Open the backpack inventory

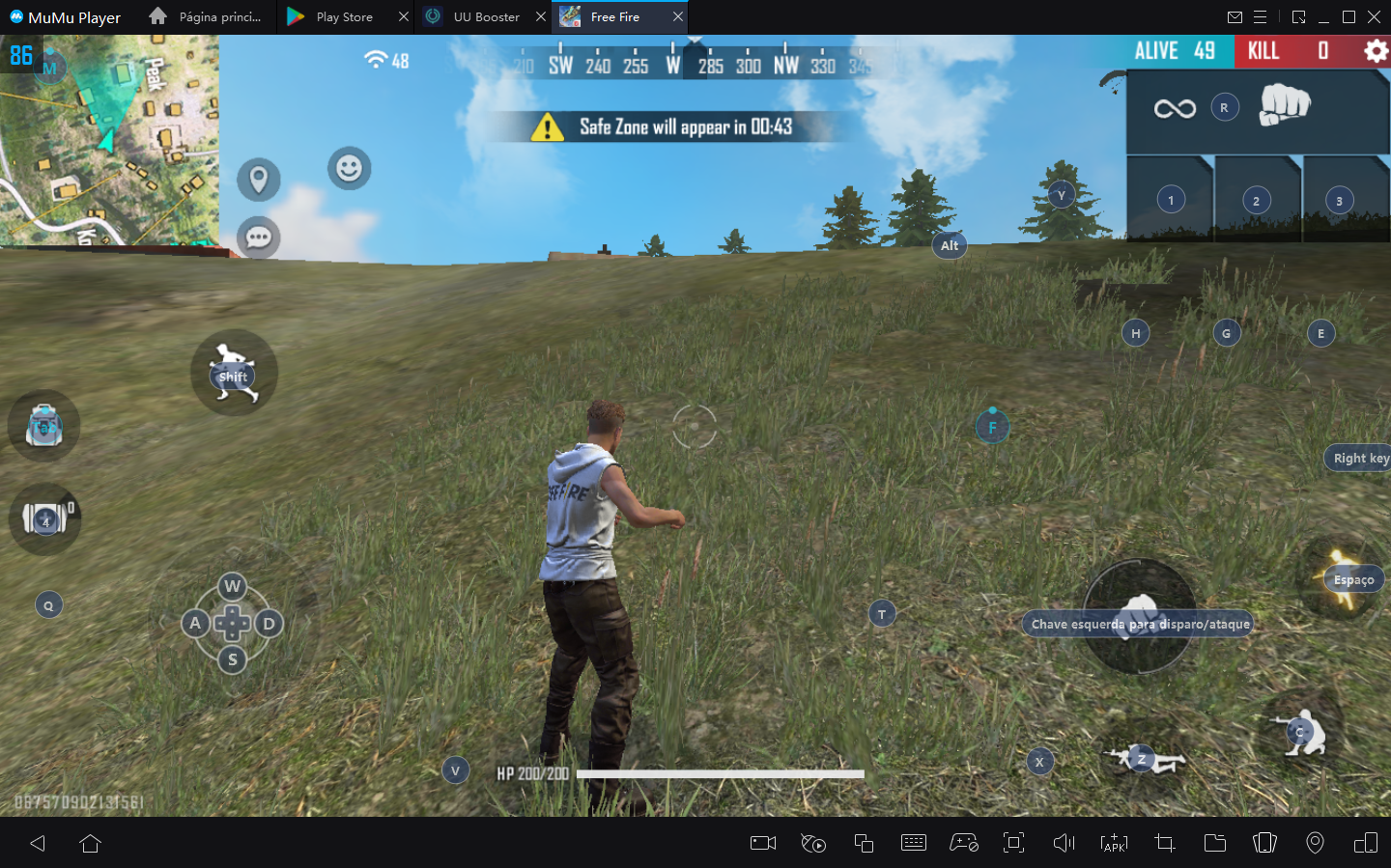[x=43, y=426]
